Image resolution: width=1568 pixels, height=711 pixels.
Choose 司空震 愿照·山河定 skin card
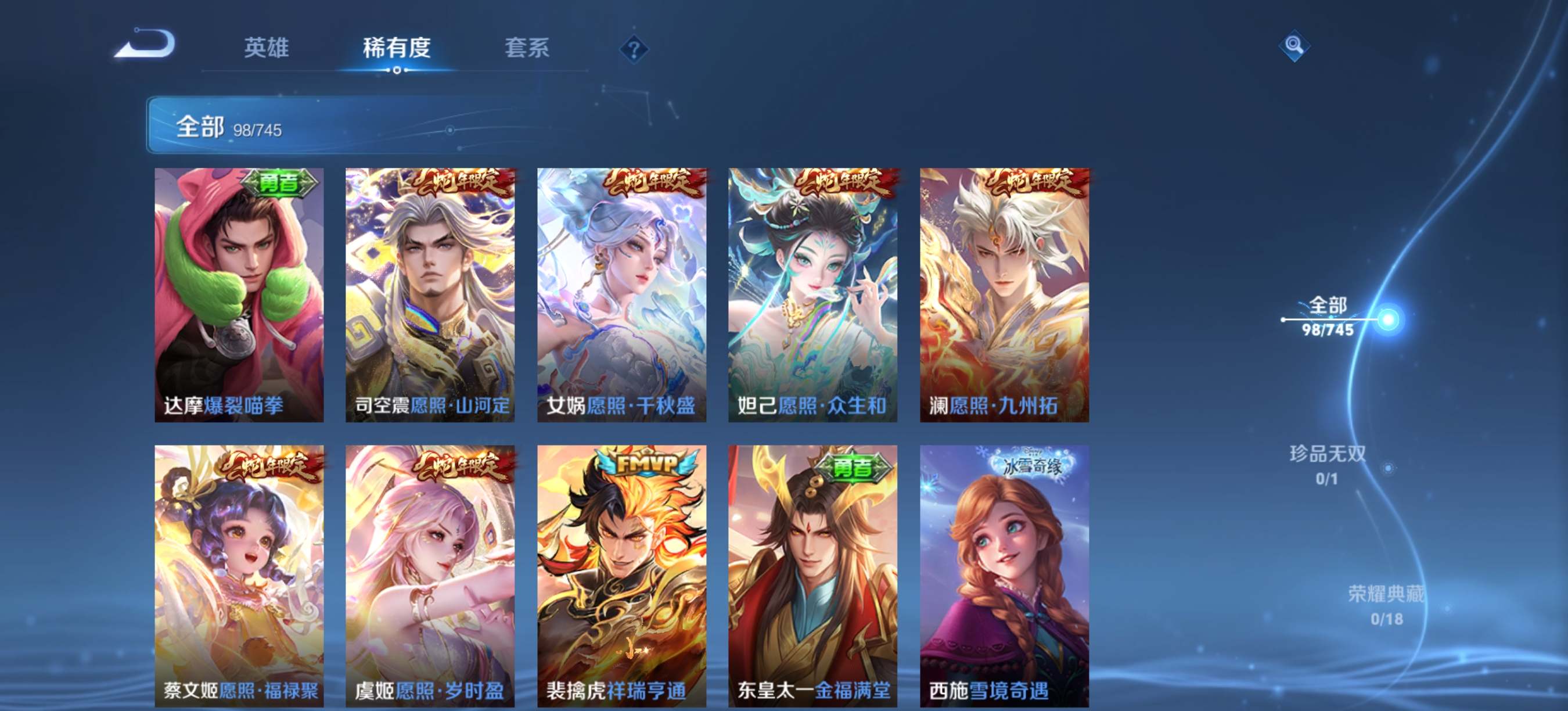[x=430, y=295]
